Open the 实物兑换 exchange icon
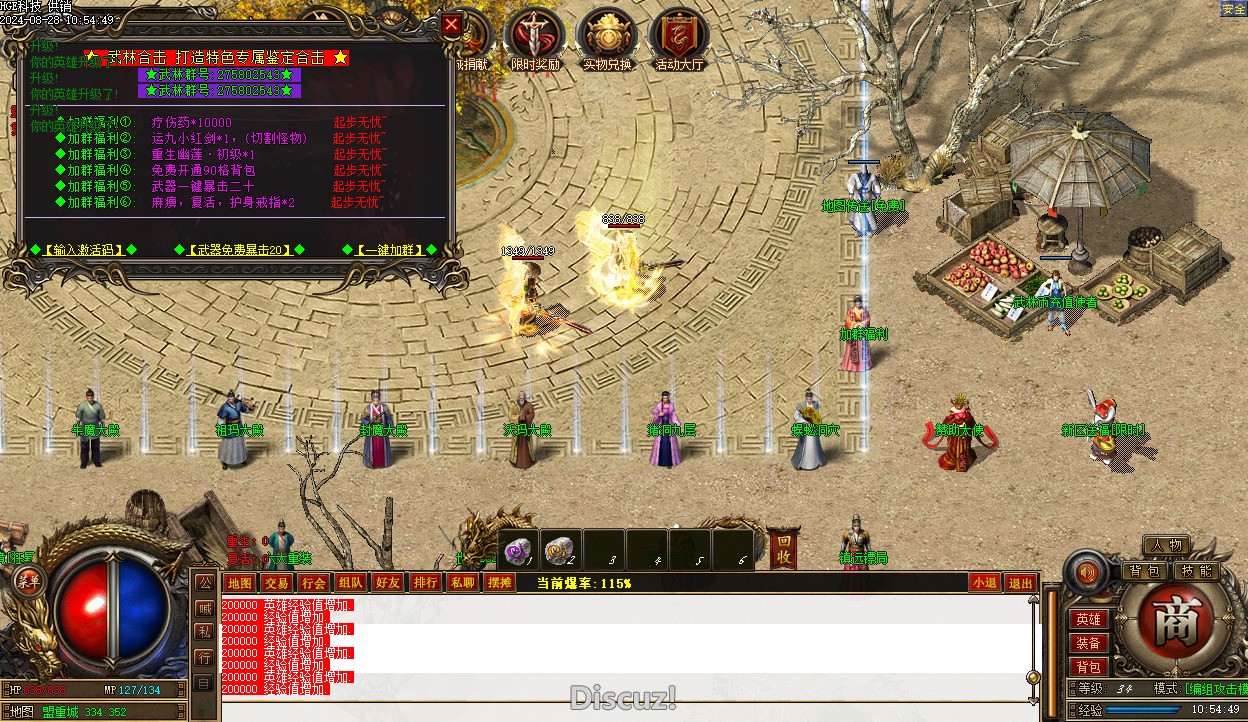 [x=607, y=38]
